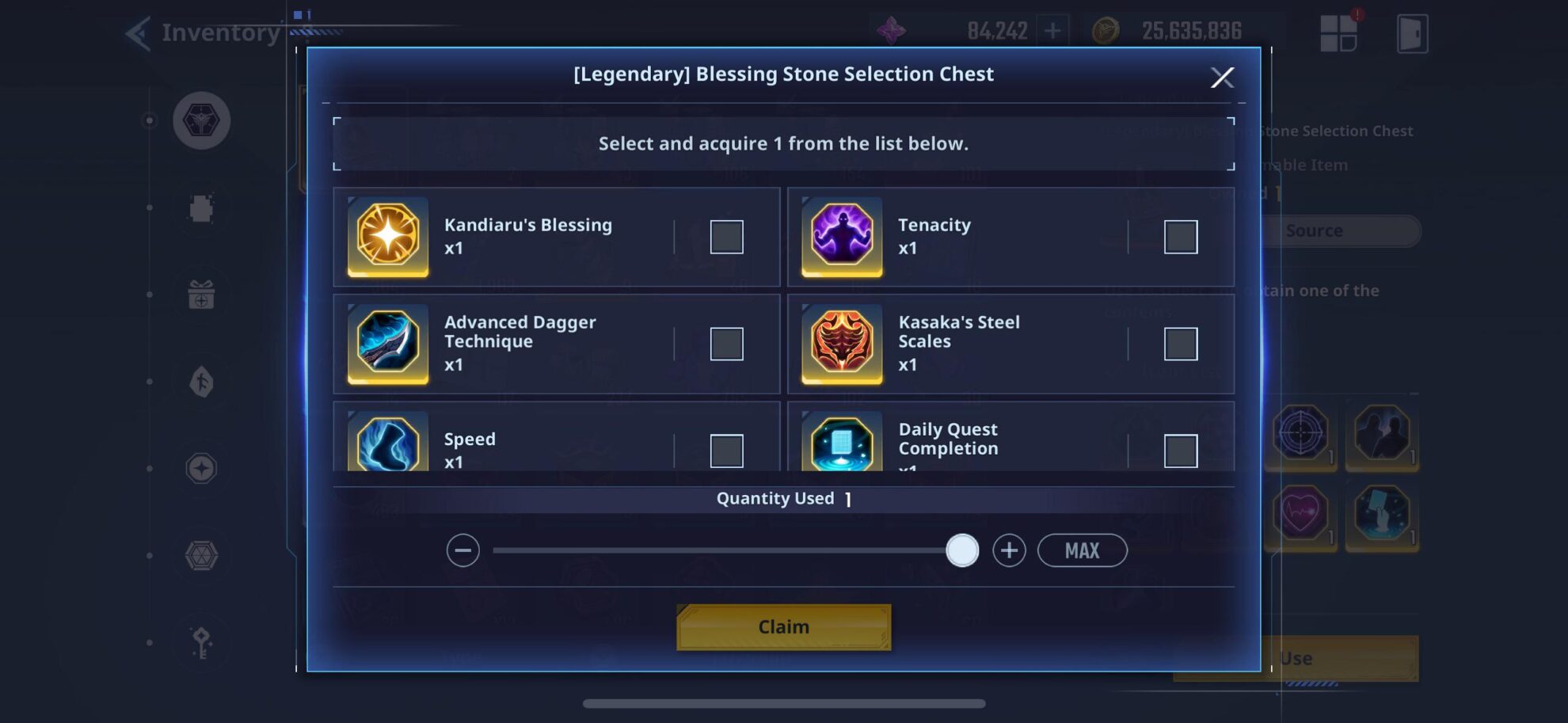This screenshot has height=723, width=1568.
Task: Click the Quantity Used slider handle
Action: pyautogui.click(x=961, y=549)
